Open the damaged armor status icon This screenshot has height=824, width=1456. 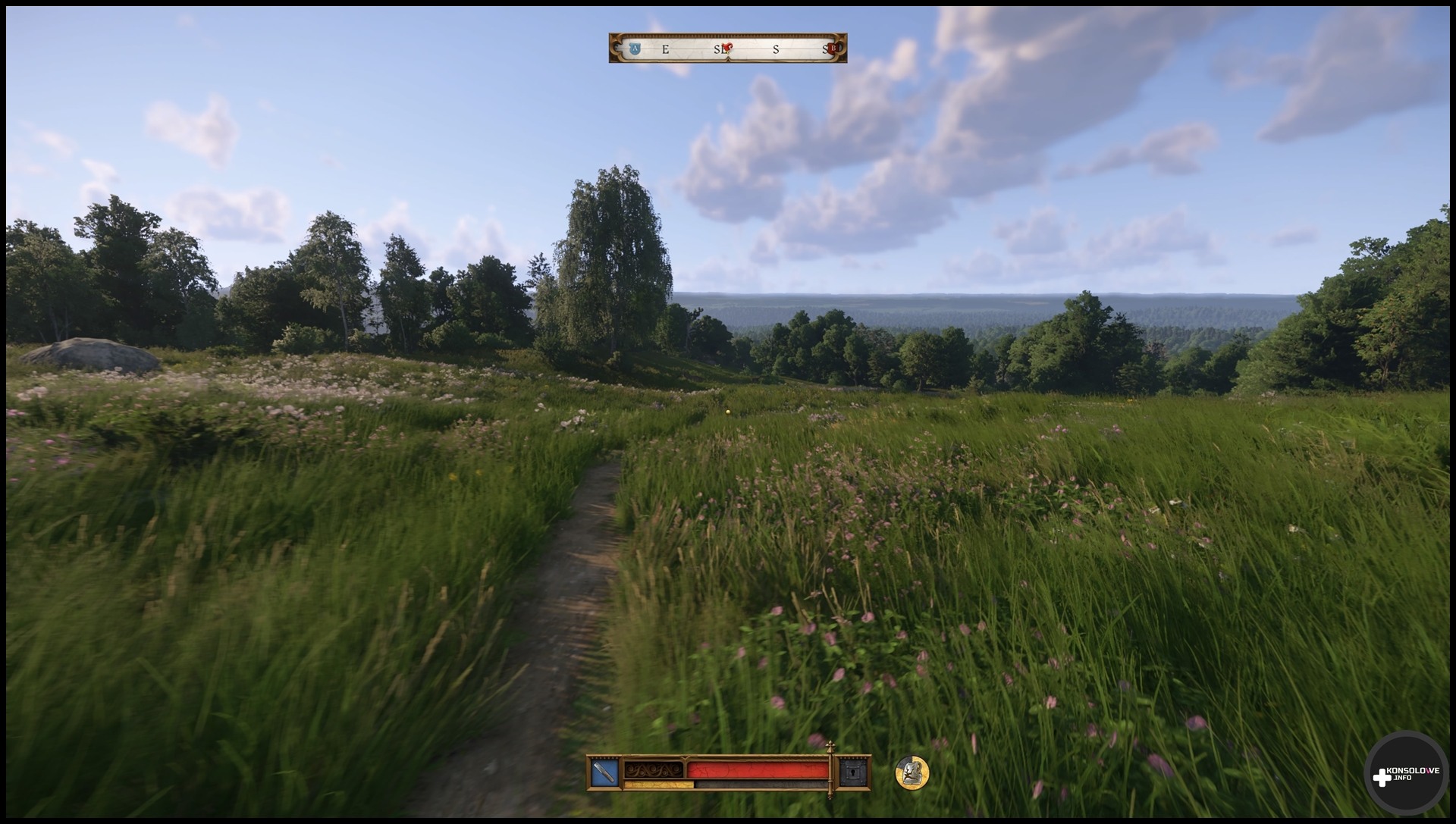point(912,772)
